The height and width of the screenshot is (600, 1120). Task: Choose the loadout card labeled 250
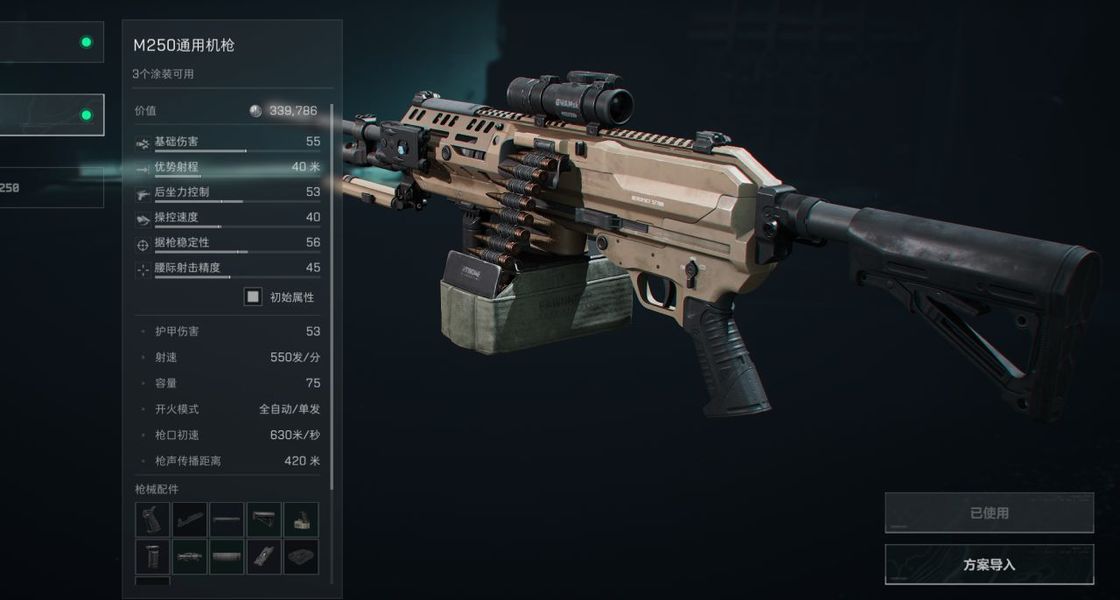pos(52,187)
